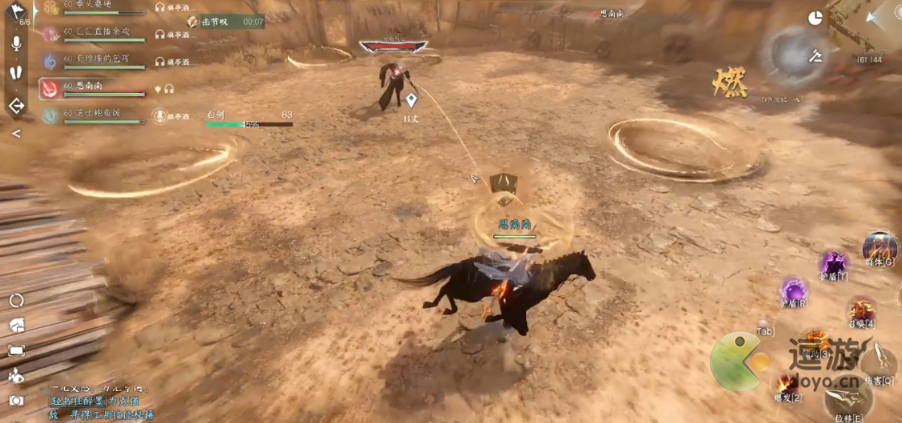Toggle the microphone voice chat
The height and width of the screenshot is (423, 902).
click(x=17, y=43)
